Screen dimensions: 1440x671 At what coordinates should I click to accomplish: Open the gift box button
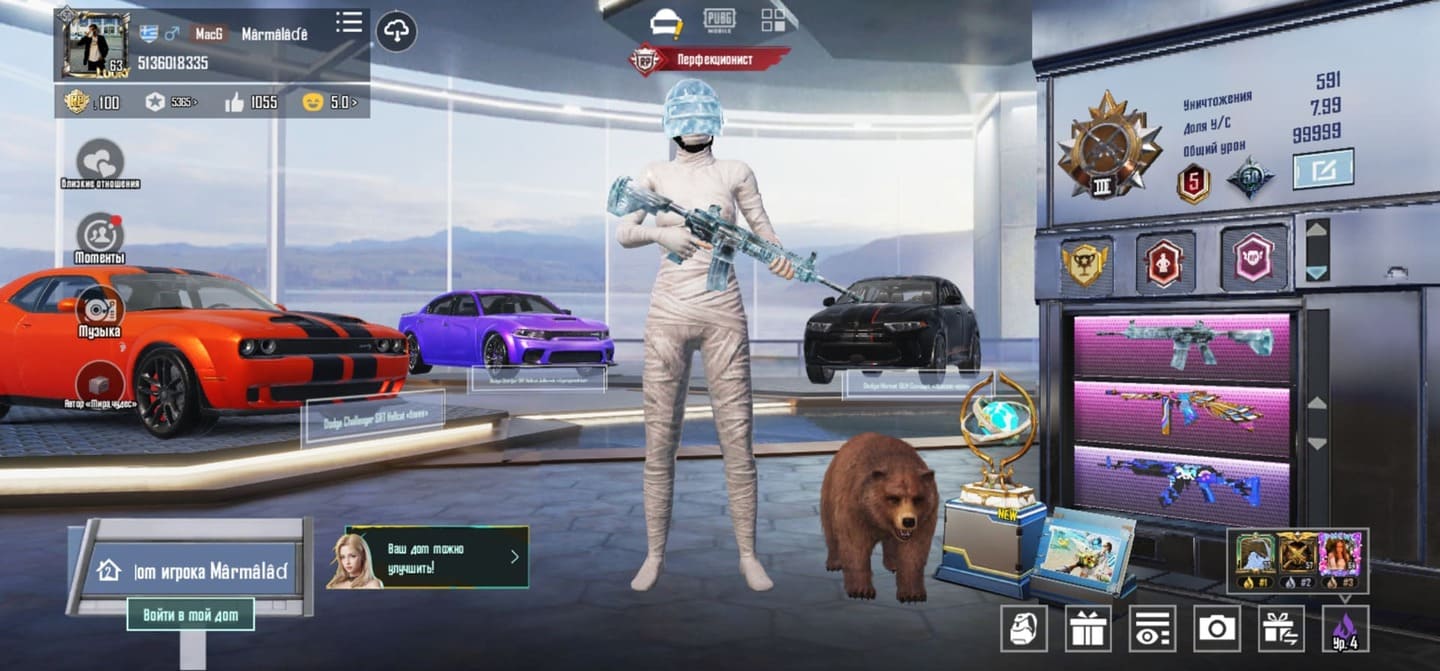pyautogui.click(x=1088, y=628)
